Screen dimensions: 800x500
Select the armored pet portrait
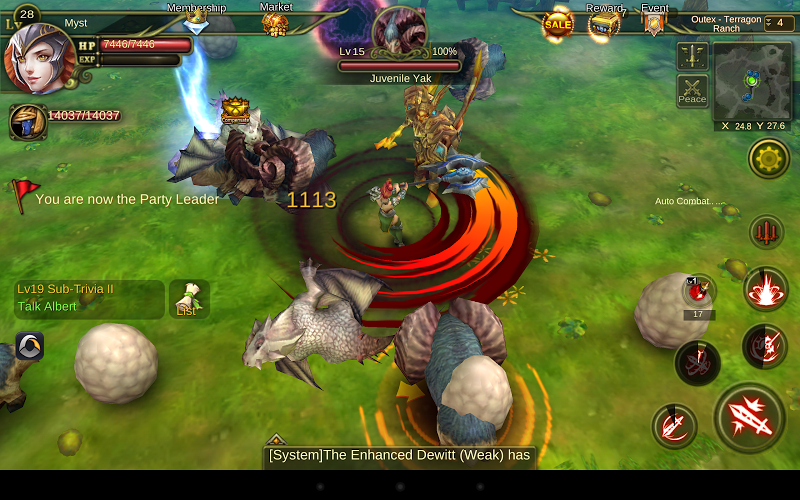(27, 121)
